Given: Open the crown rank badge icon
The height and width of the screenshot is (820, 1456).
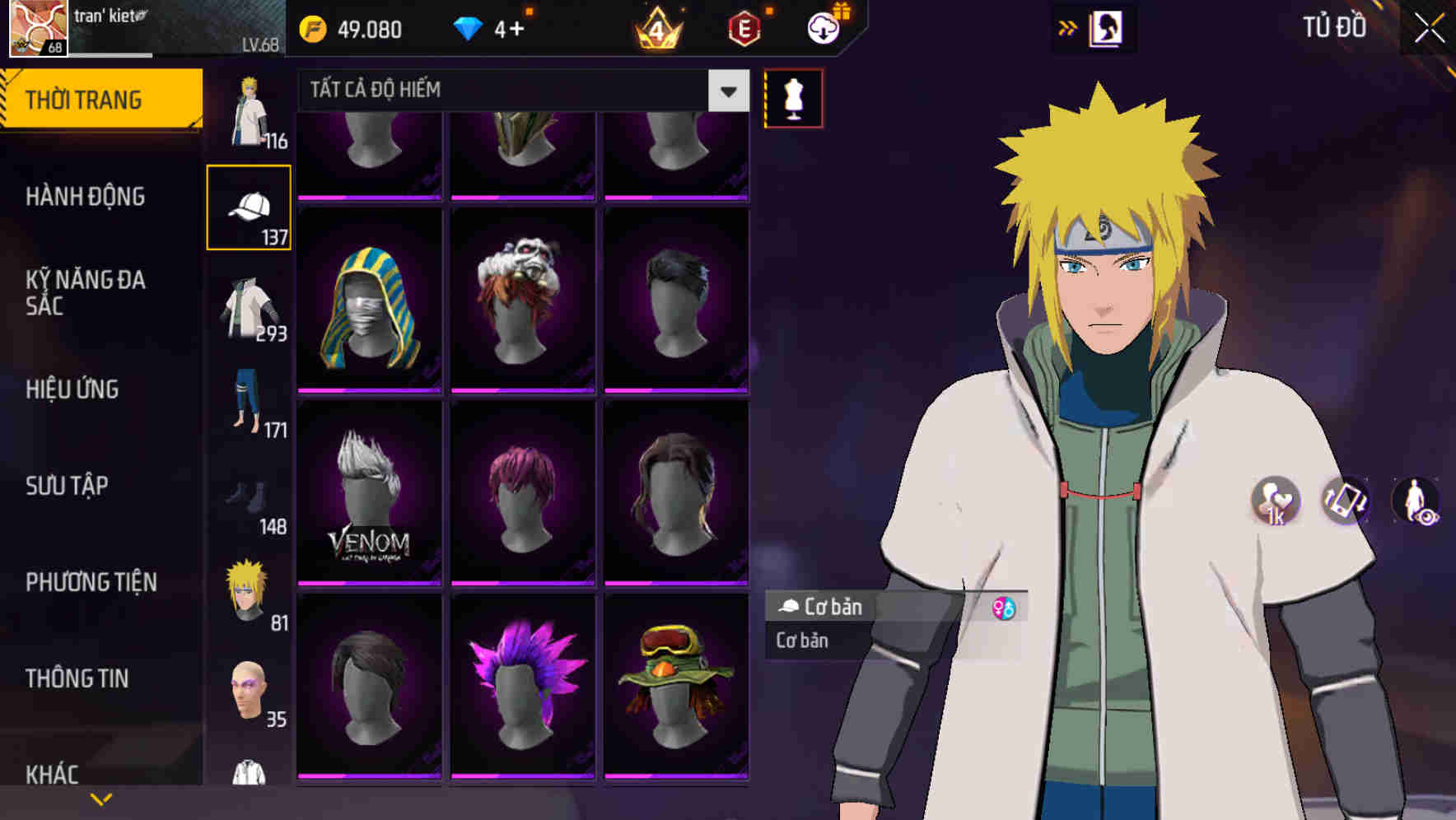Looking at the screenshot, I should [x=657, y=30].
